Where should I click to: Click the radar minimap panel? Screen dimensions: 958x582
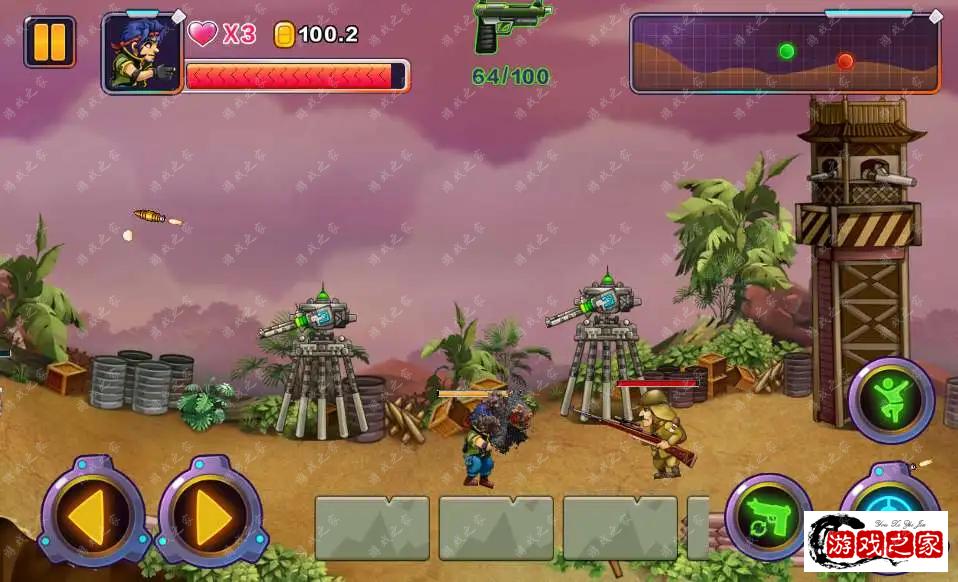pos(785,53)
